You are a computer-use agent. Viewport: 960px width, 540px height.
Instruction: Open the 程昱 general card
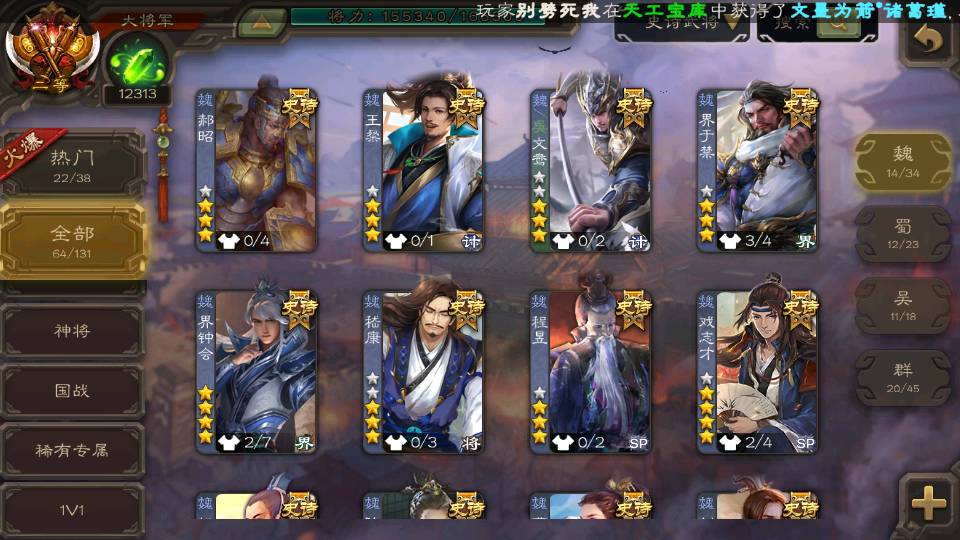590,372
